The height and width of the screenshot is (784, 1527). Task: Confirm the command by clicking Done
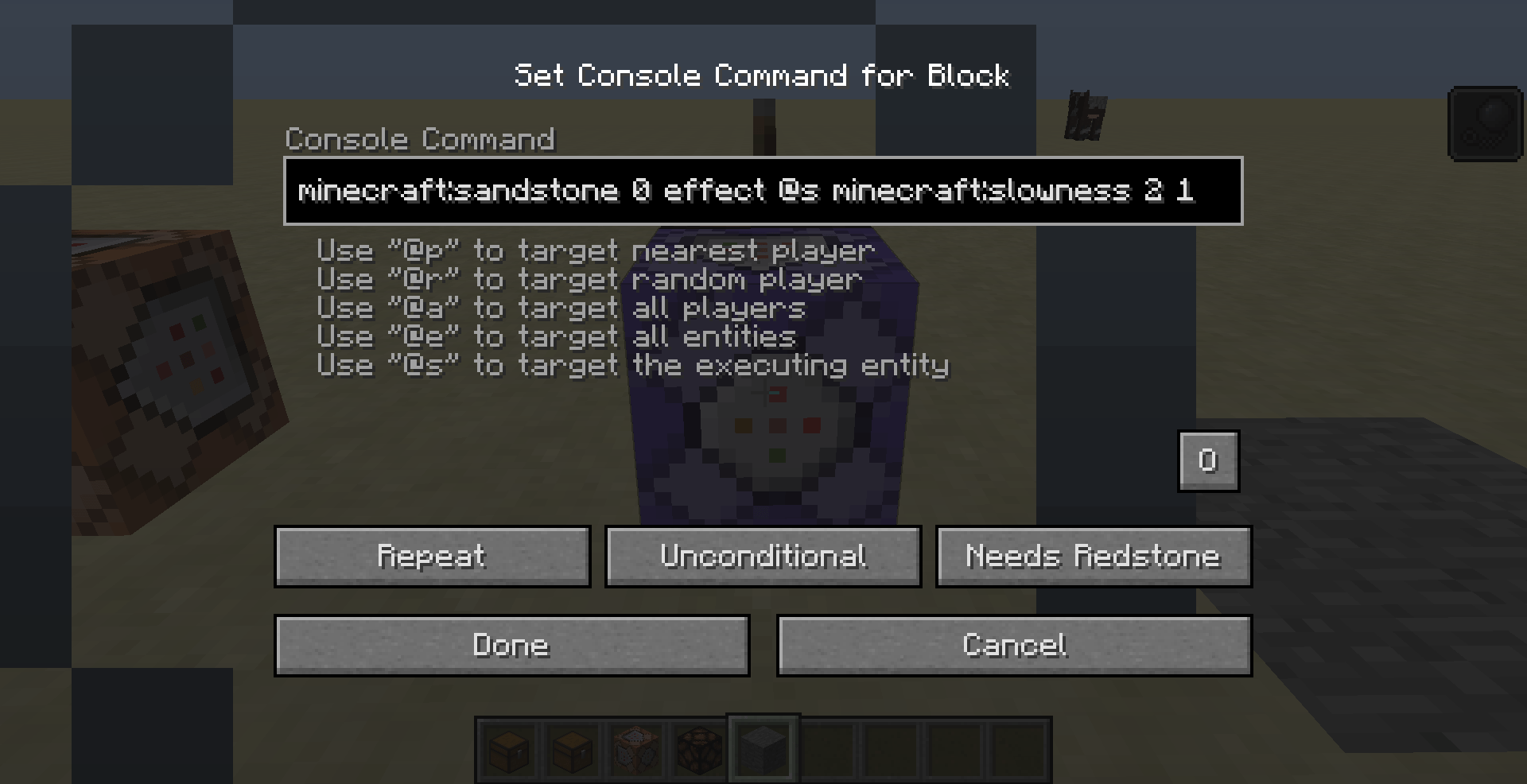(x=511, y=646)
